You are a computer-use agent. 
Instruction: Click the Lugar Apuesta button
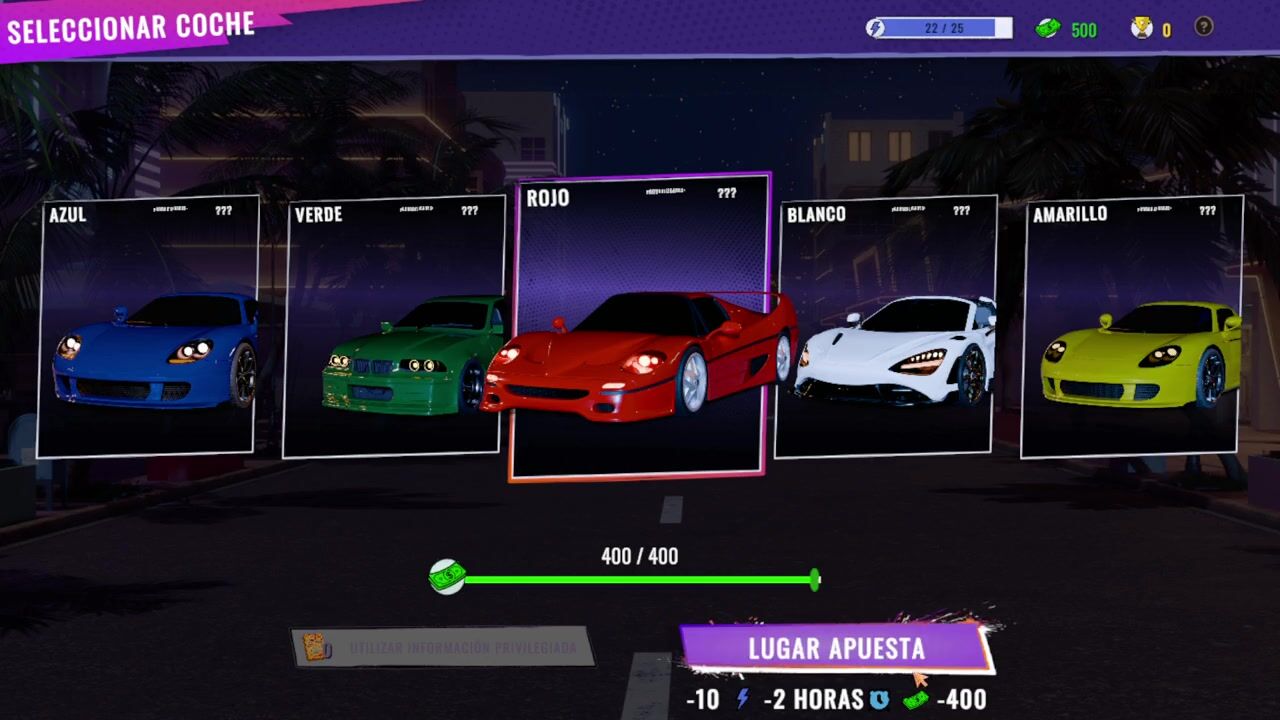(836, 648)
